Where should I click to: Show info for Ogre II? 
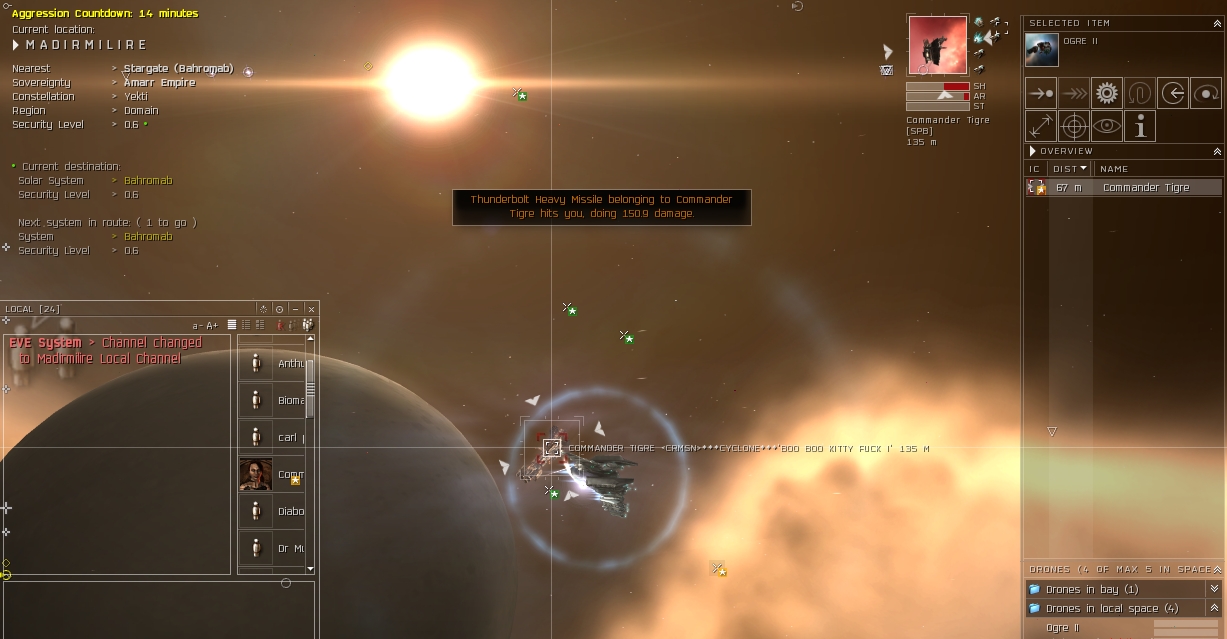point(1139,126)
